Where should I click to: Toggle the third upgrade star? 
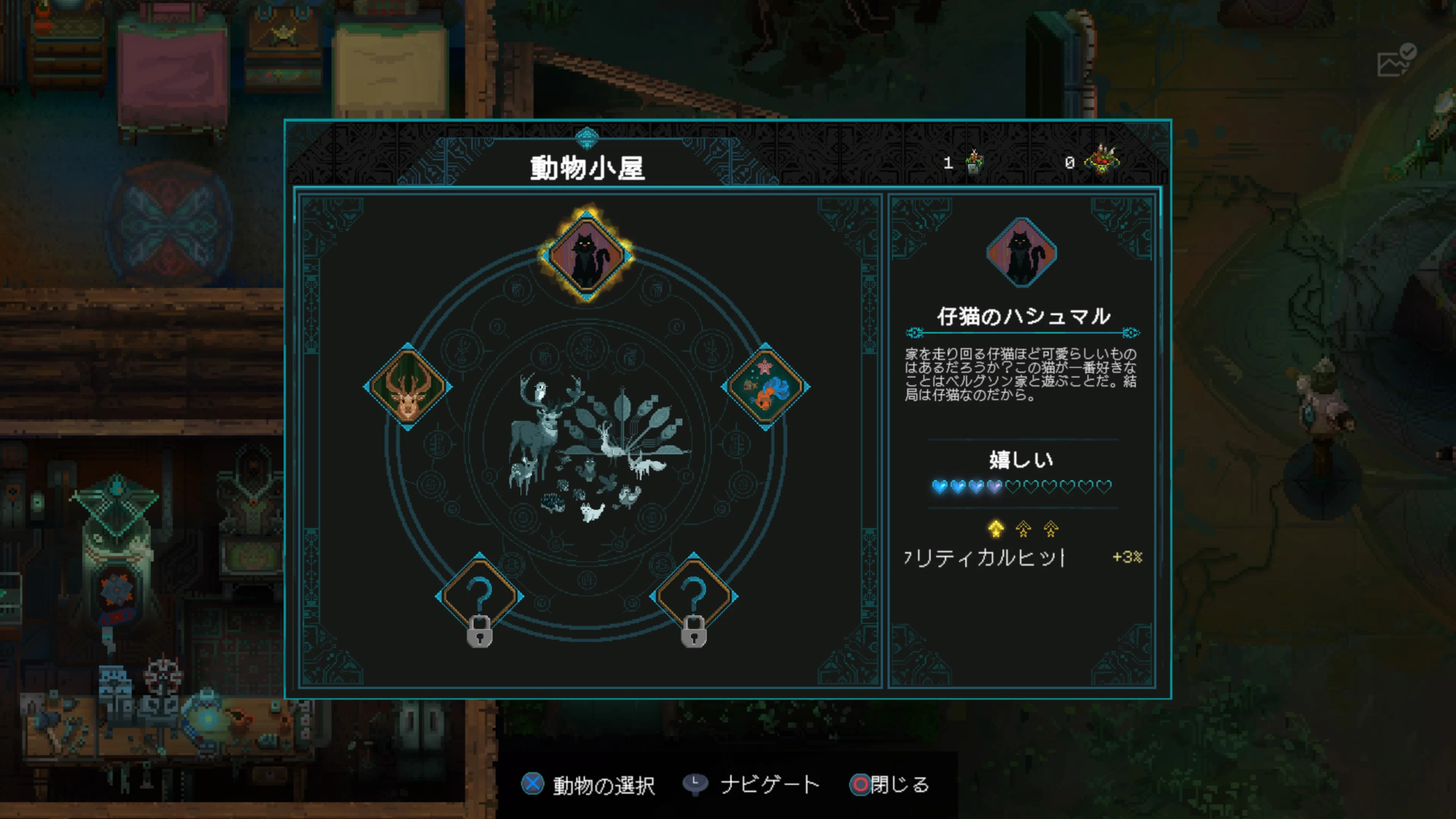click(1051, 530)
